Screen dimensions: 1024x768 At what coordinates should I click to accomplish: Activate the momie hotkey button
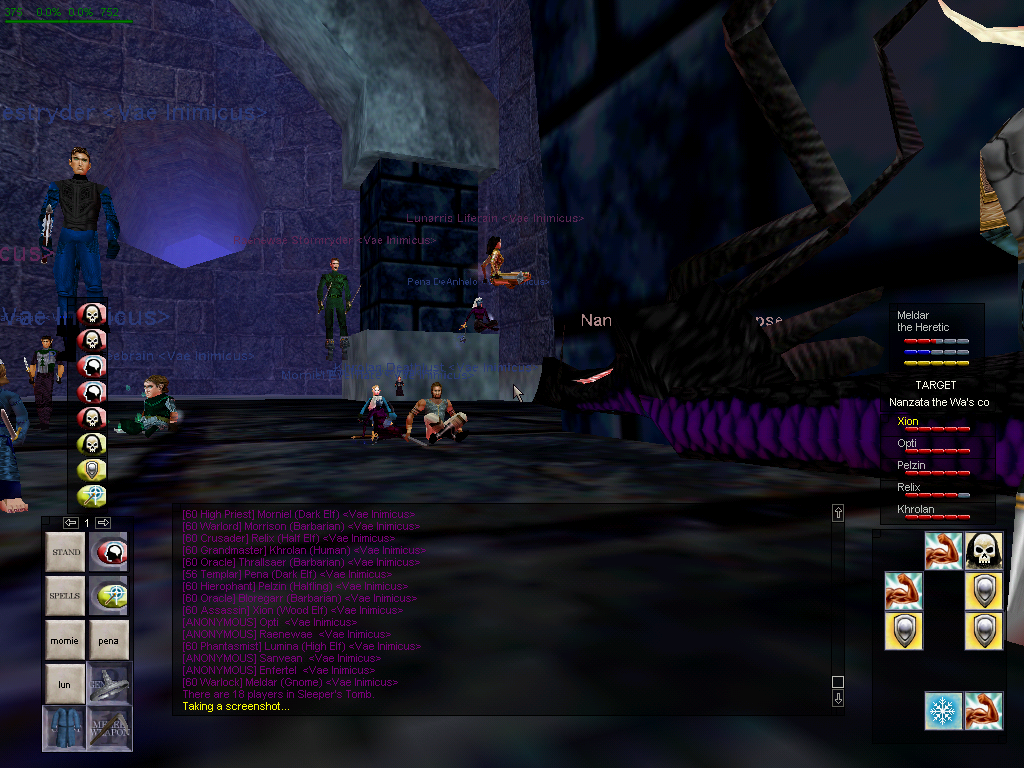pos(66,640)
